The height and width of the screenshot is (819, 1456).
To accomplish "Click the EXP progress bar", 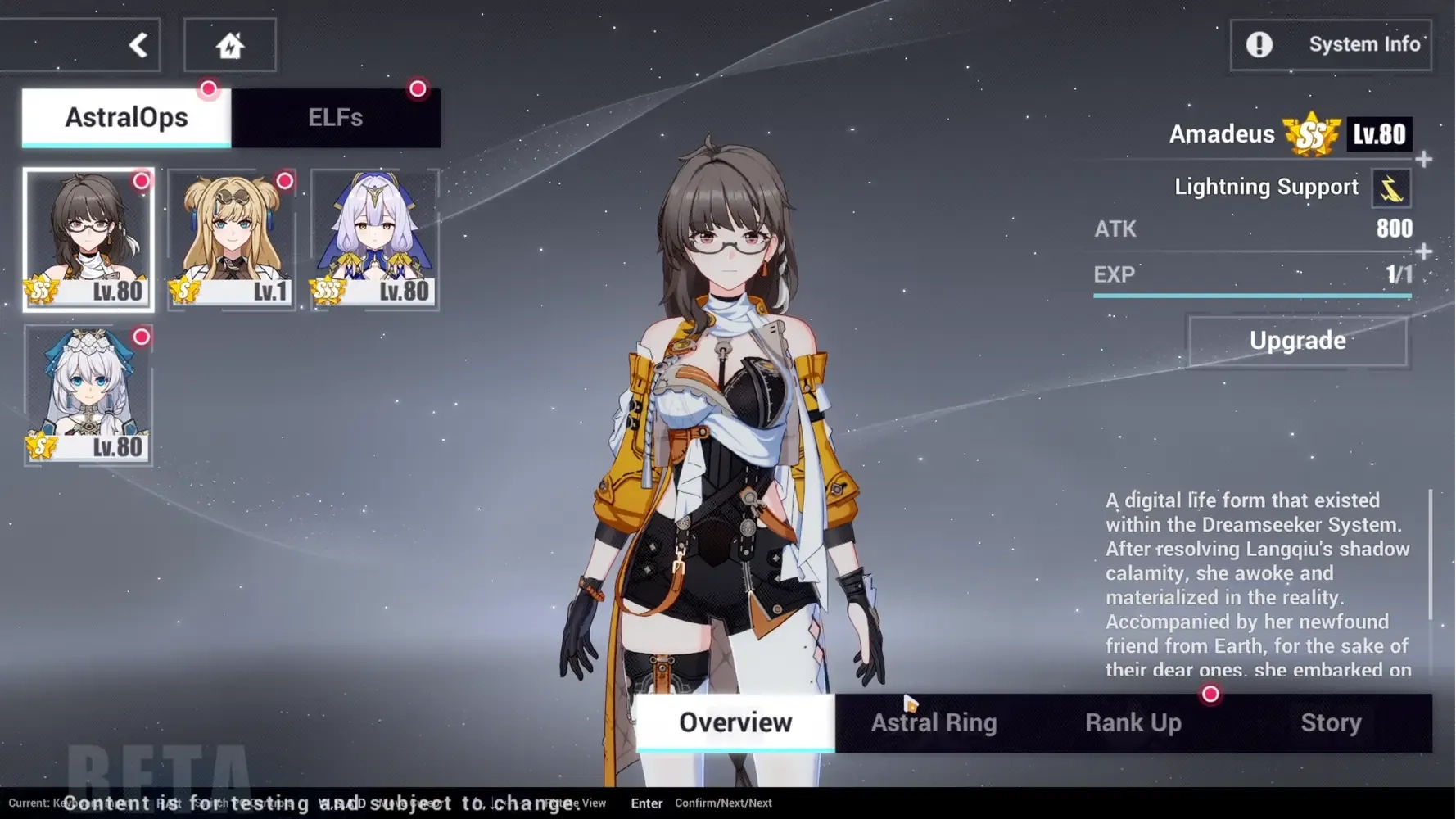I will (x=1251, y=295).
